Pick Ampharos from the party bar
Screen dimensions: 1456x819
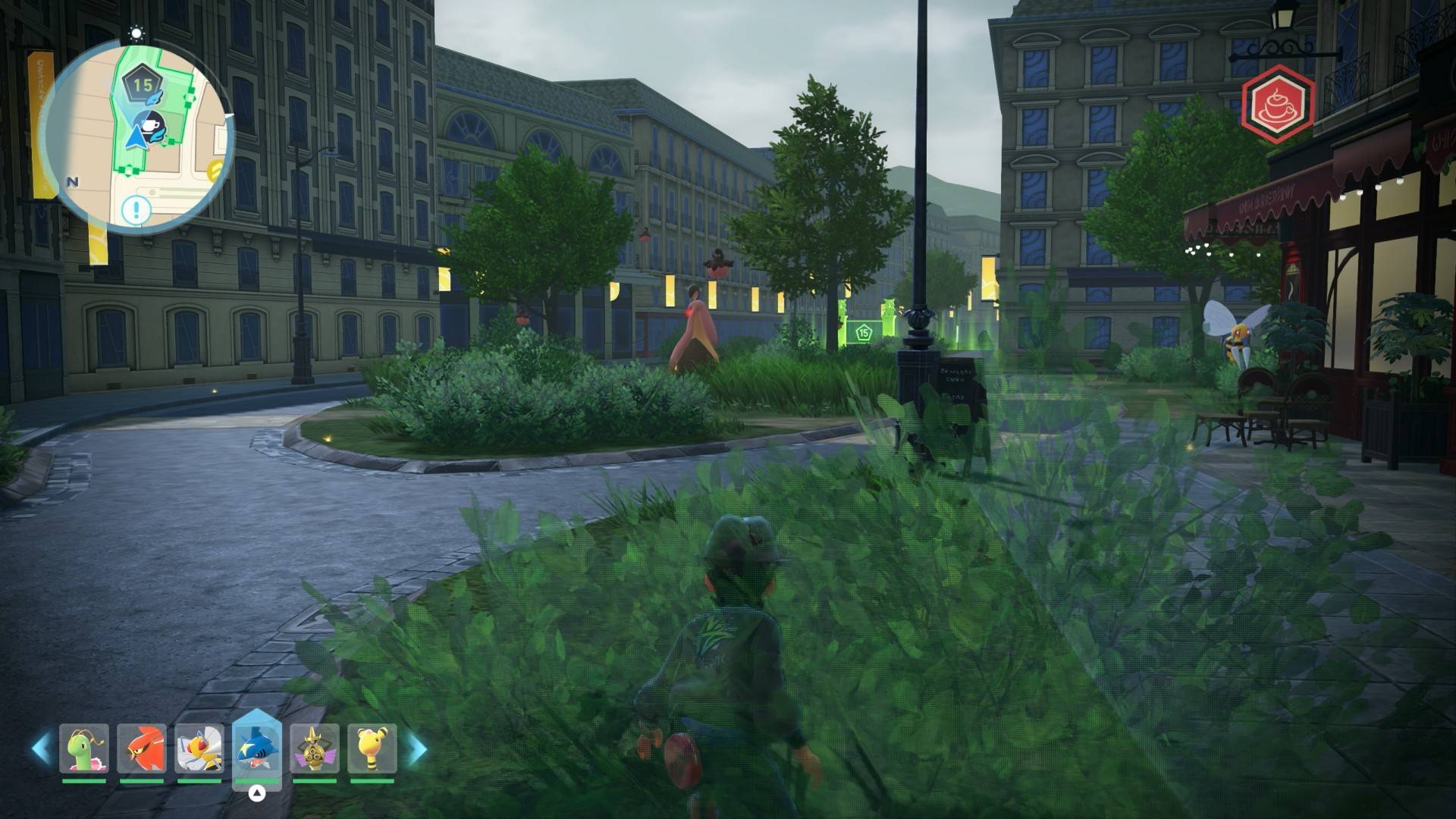372,748
